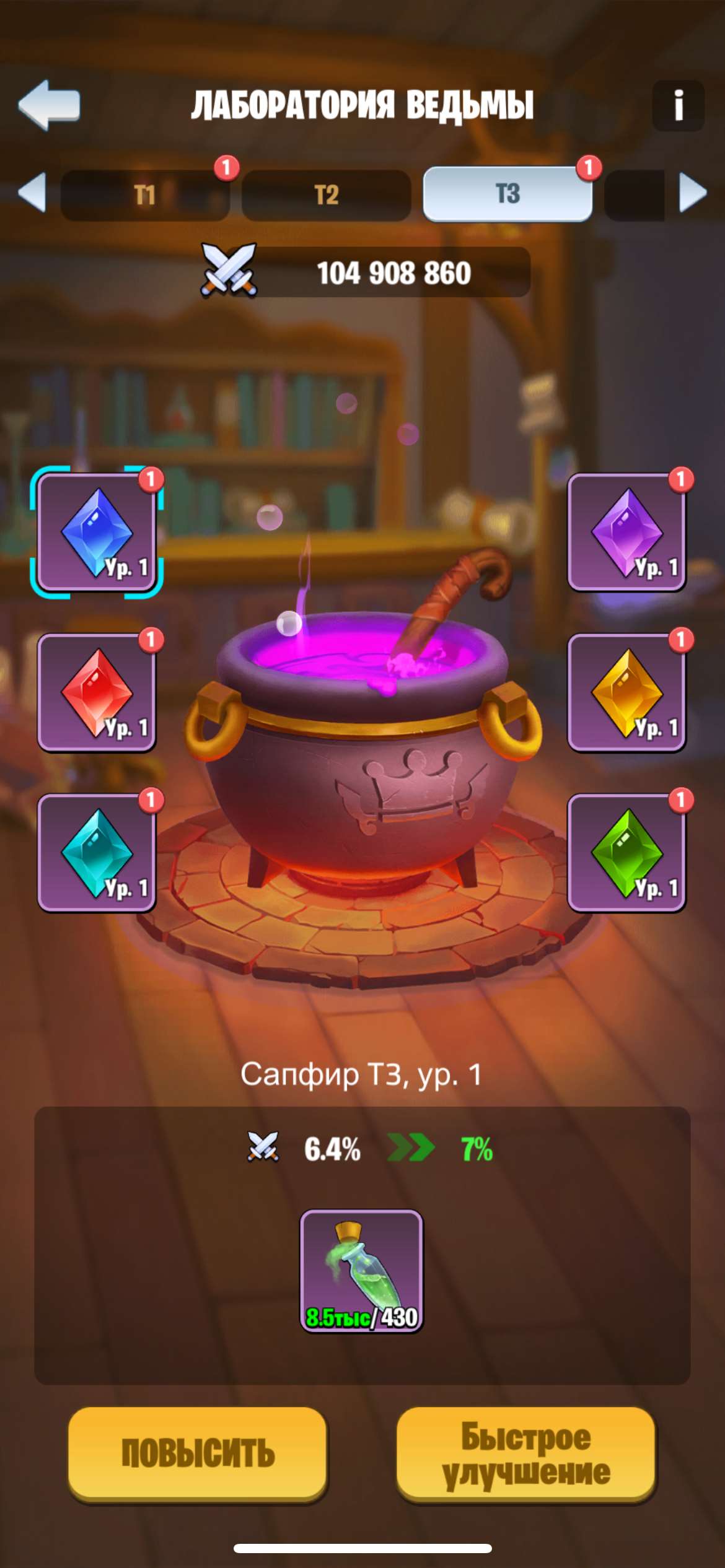Choose the green emerald gem slot

tap(626, 853)
